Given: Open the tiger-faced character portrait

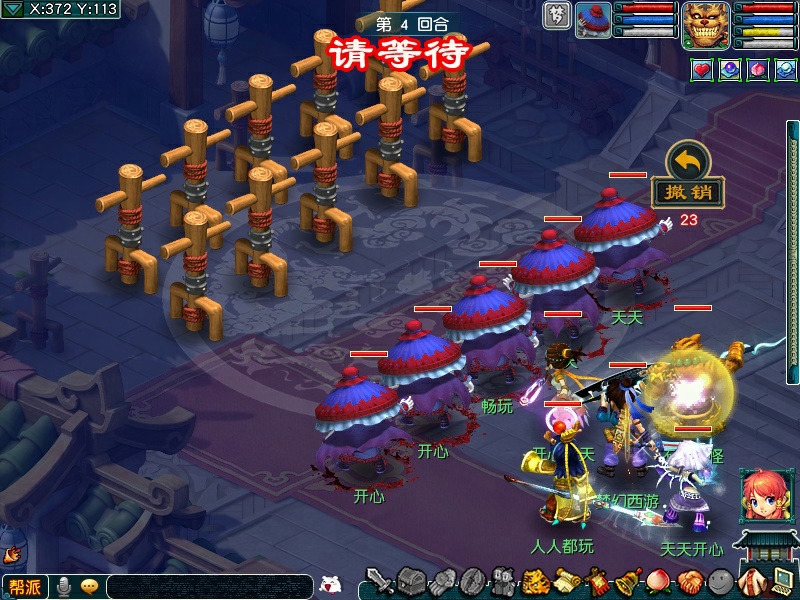Looking at the screenshot, I should click(706, 25).
